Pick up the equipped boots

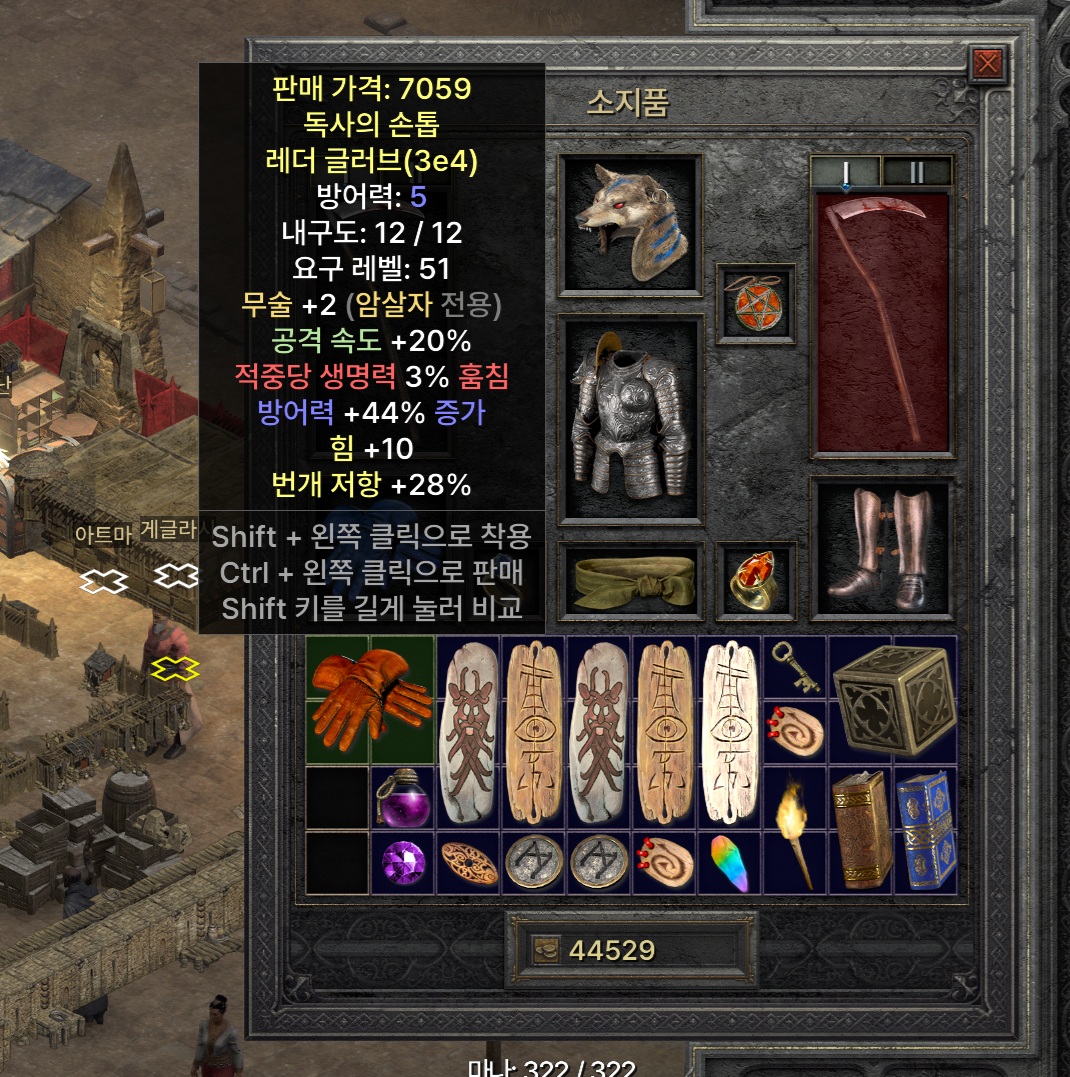coord(882,548)
